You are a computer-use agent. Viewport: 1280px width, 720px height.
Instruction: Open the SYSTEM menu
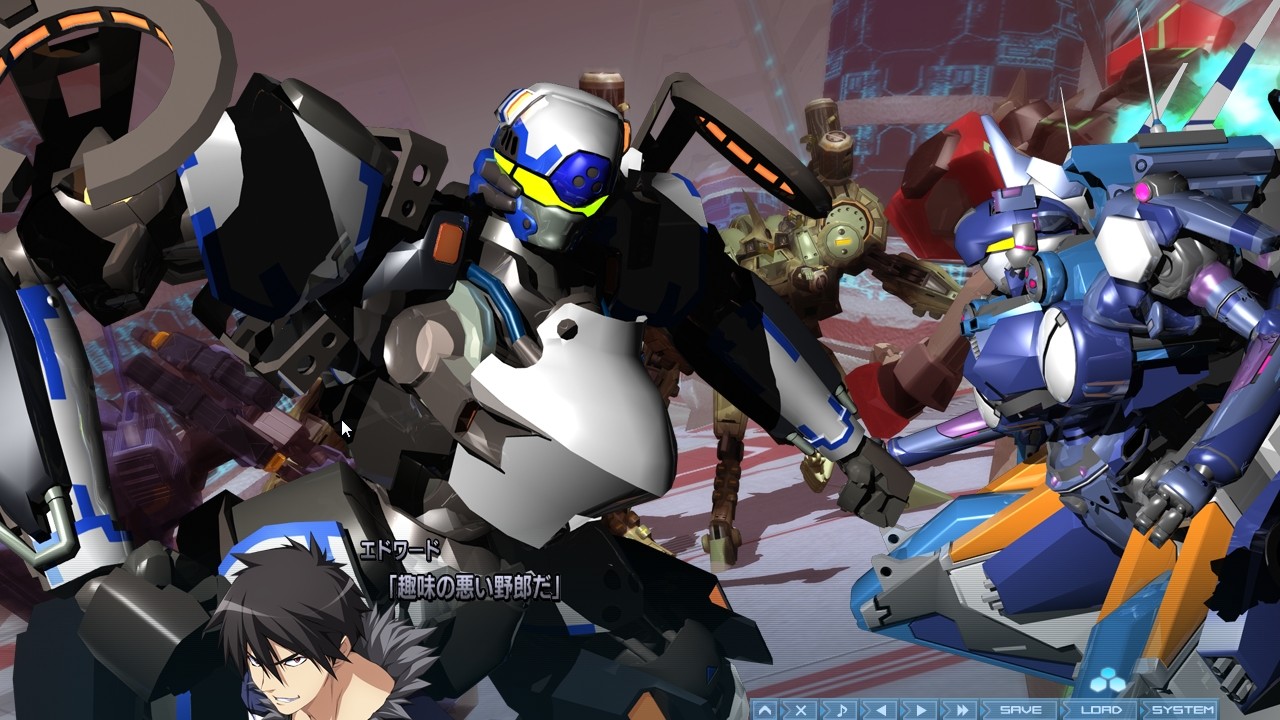(x=1184, y=710)
